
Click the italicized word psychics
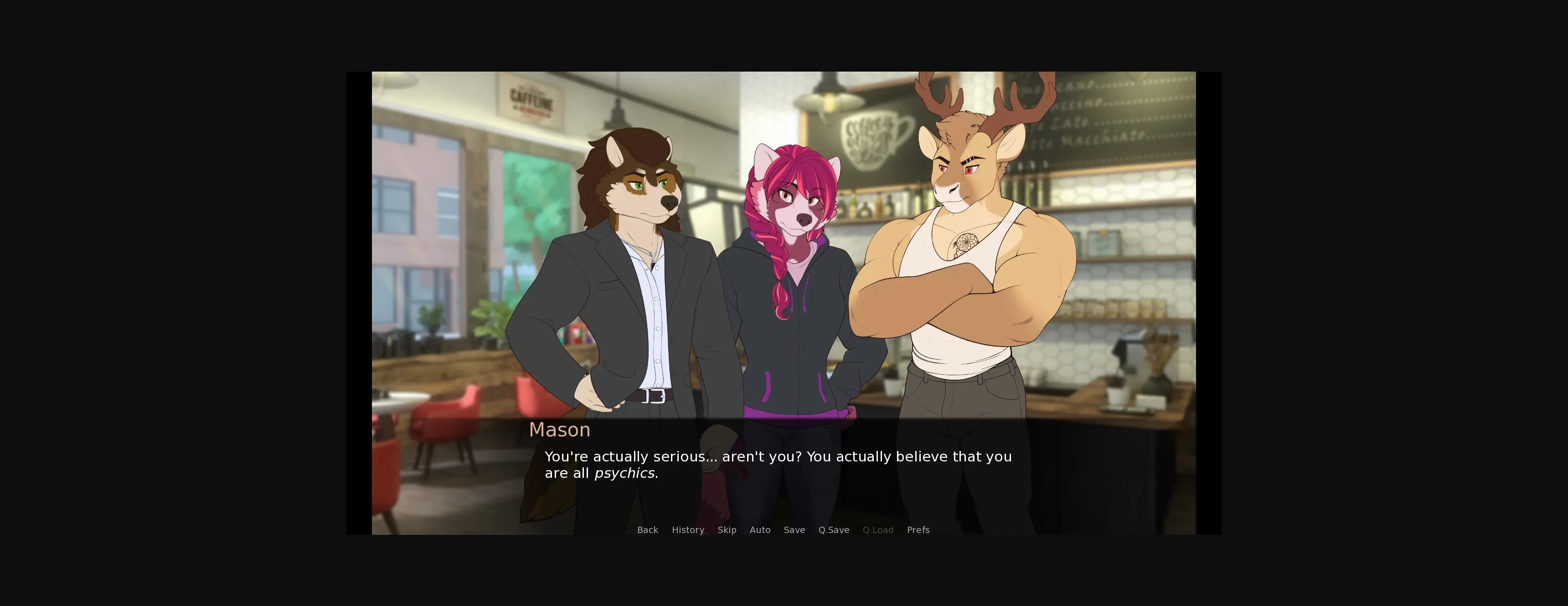coord(624,472)
